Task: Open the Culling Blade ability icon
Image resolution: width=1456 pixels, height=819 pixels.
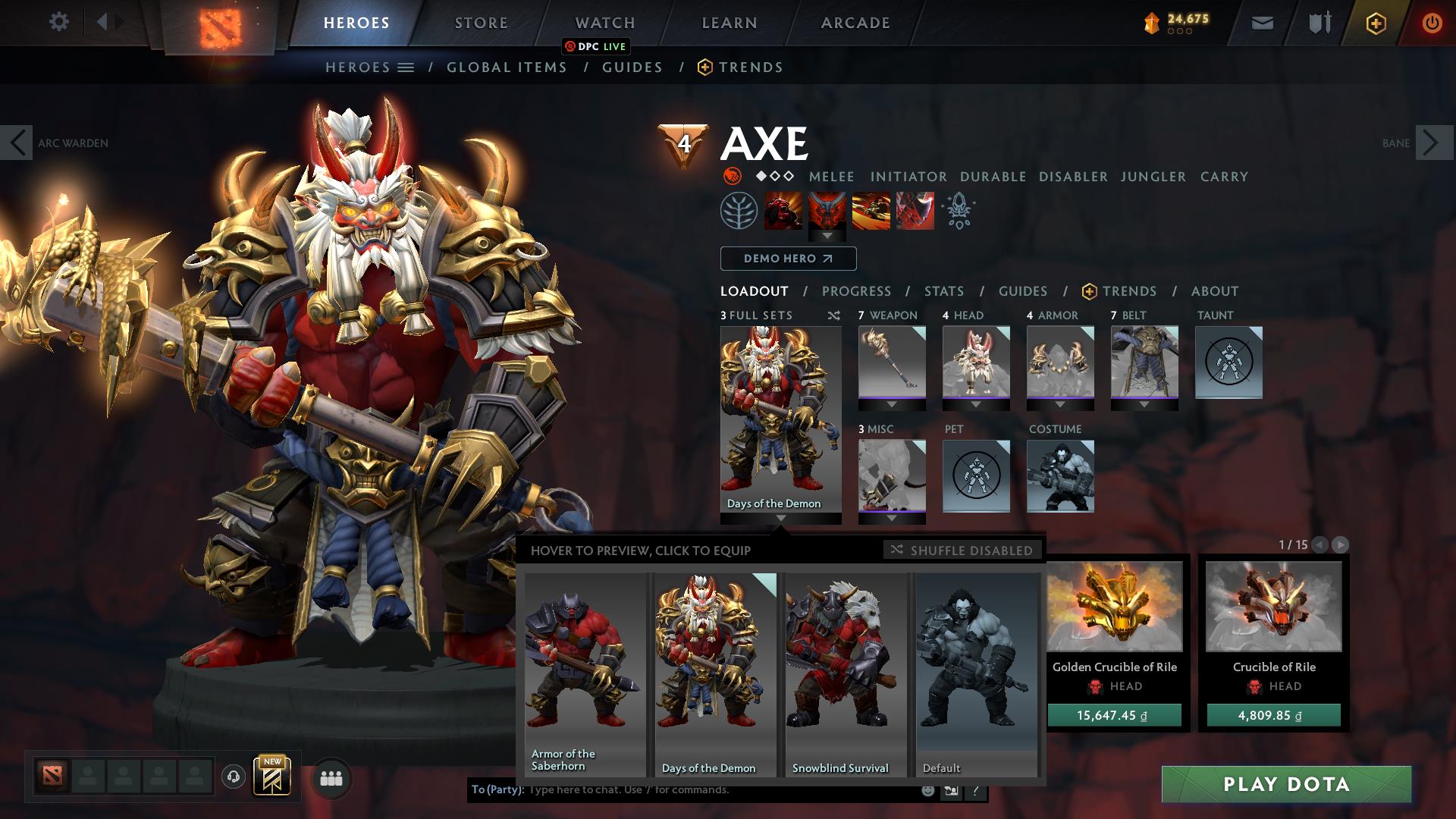Action: pos(915,212)
